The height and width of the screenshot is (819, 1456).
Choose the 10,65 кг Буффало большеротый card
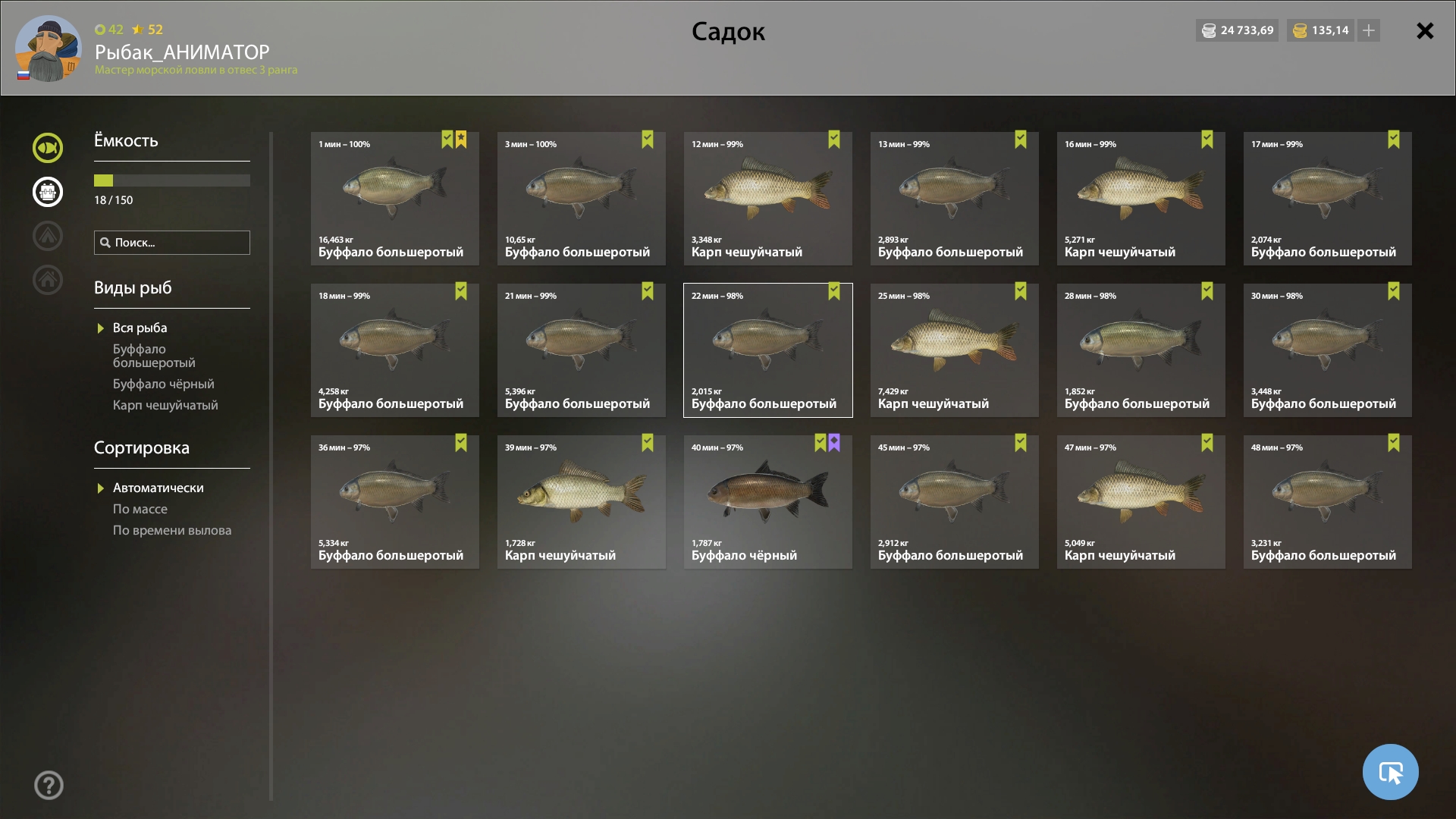coord(581,199)
